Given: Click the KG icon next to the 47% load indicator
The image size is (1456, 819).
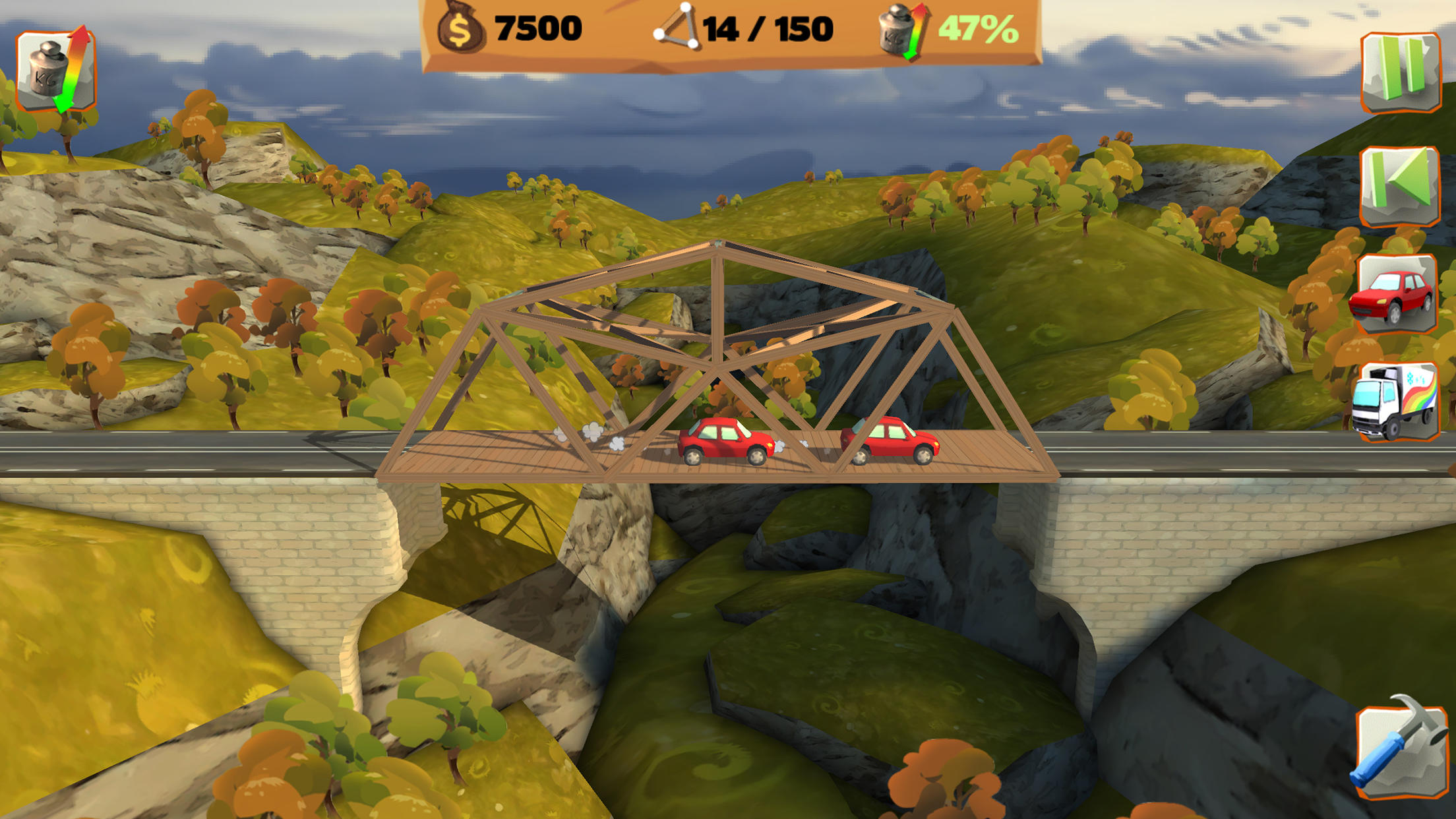Looking at the screenshot, I should (x=898, y=28).
